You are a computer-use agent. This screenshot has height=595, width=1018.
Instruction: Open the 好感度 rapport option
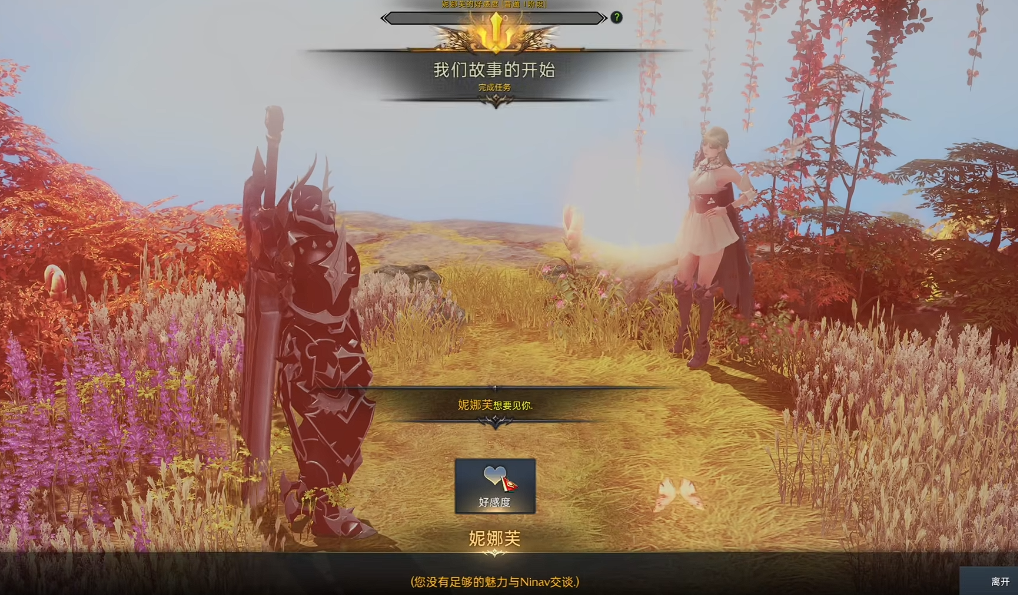point(495,486)
